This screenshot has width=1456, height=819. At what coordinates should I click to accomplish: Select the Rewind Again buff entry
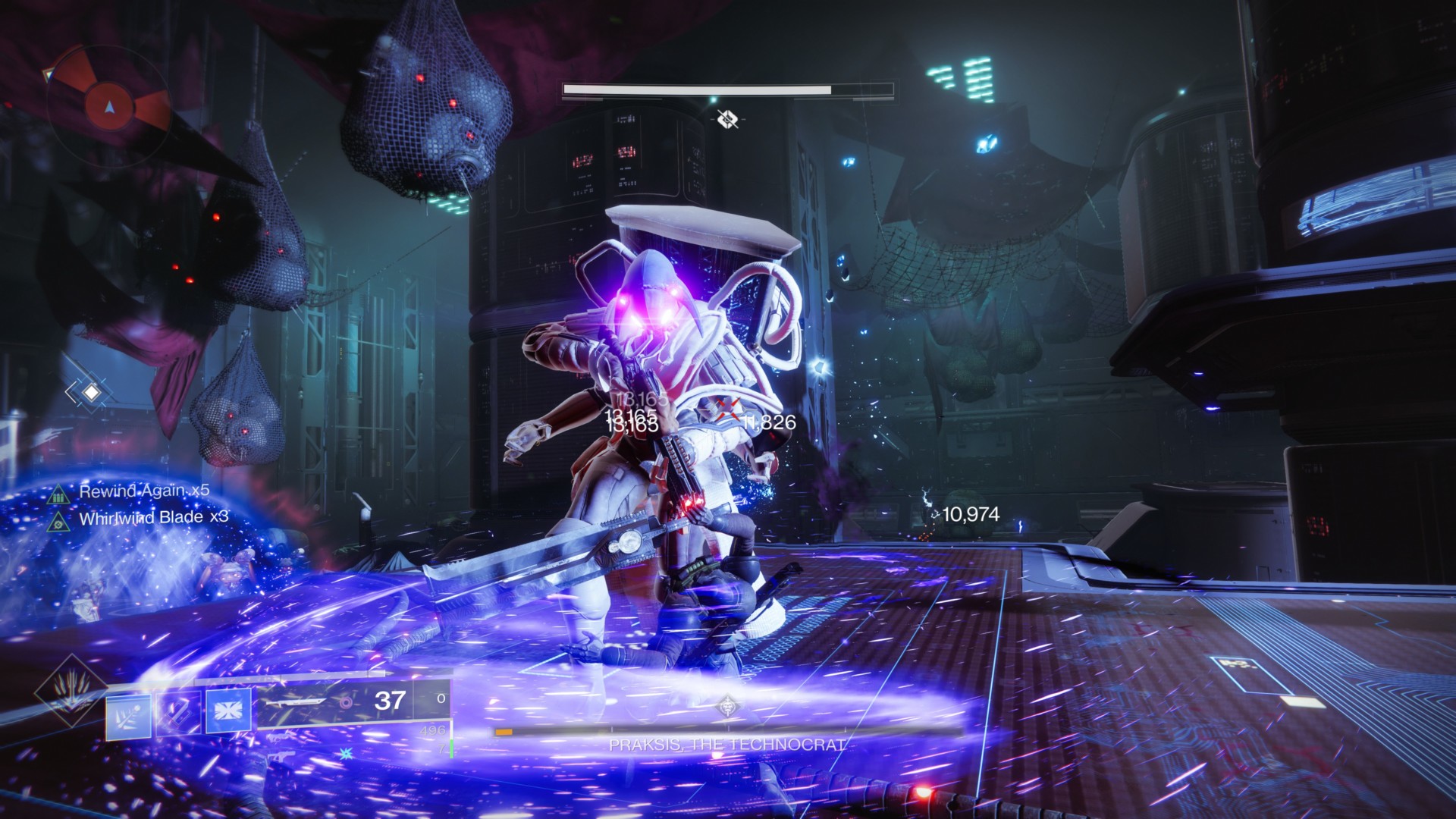[143, 491]
